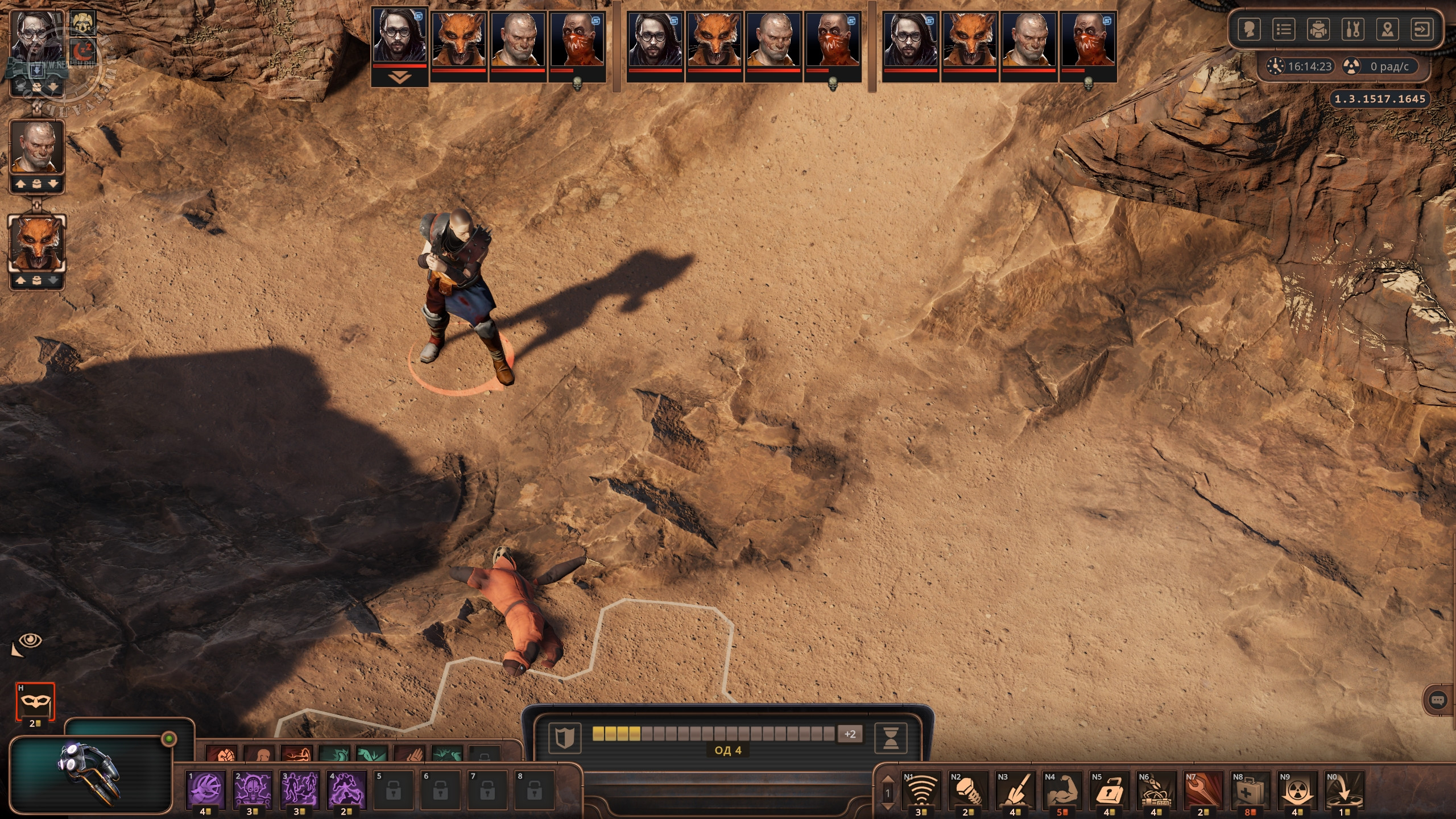Open the map marker button
Screen dimensions: 1456x819
[x=1388, y=29]
